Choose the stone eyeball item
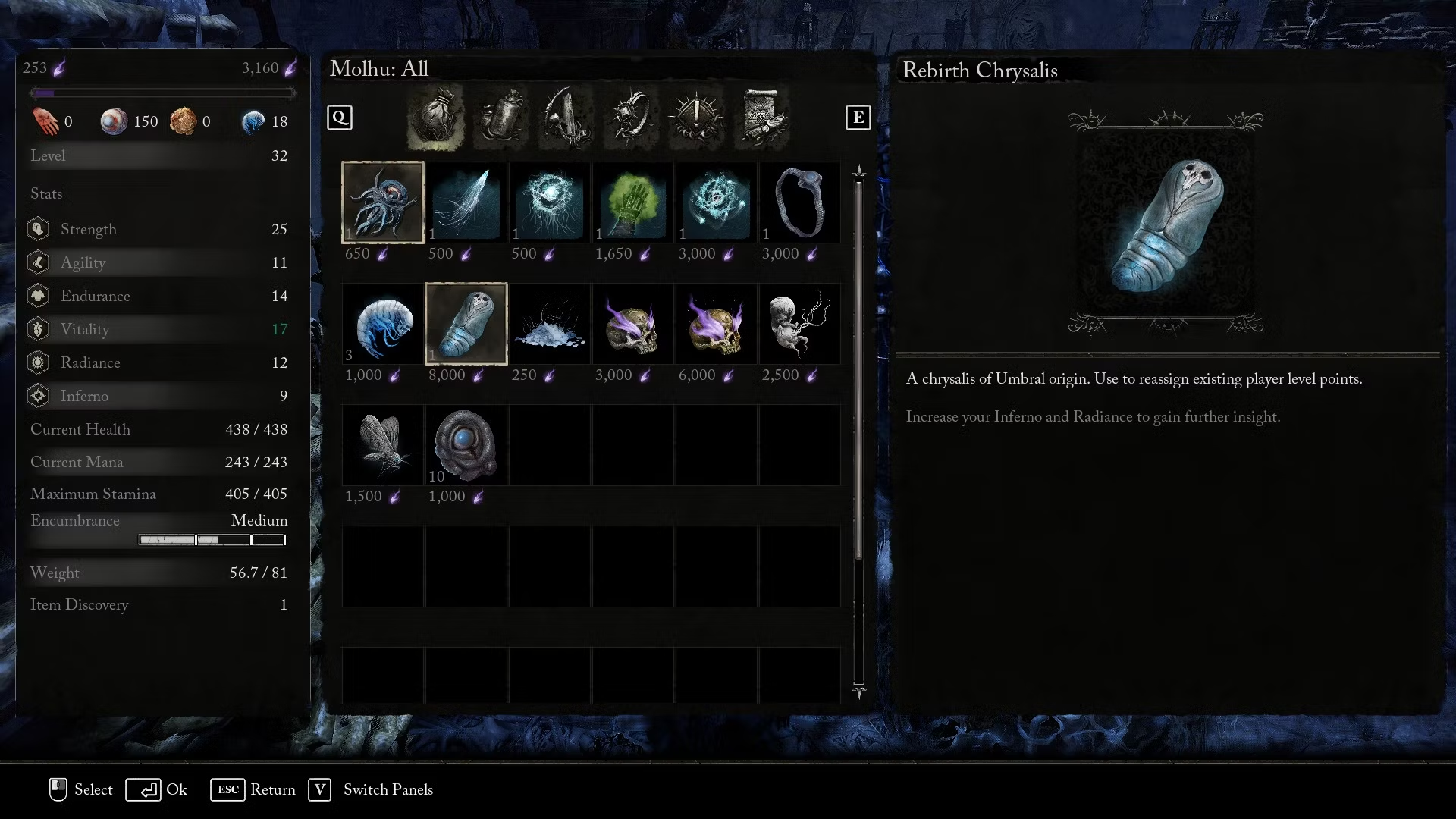The width and height of the screenshot is (1456, 819). click(x=466, y=445)
